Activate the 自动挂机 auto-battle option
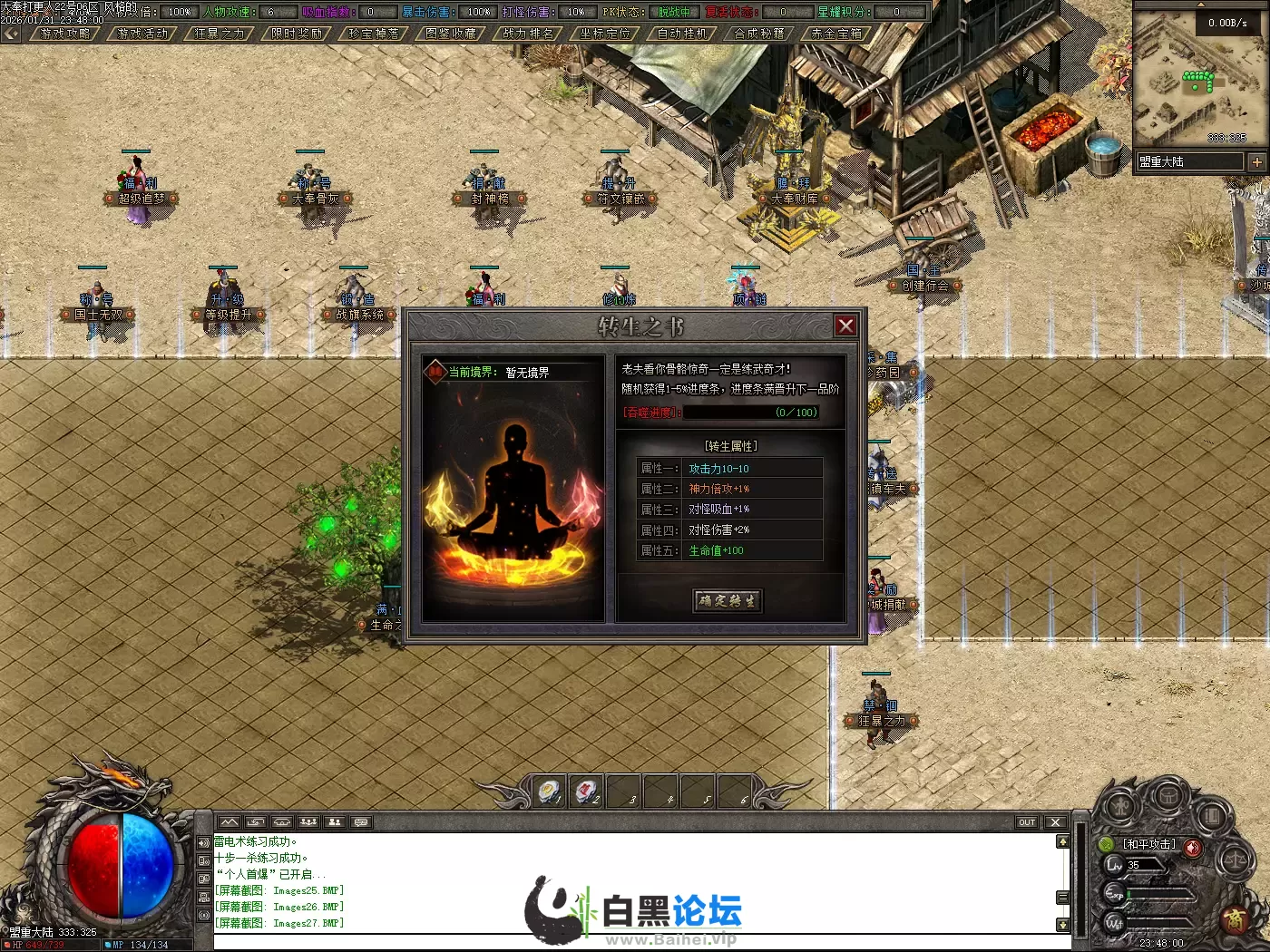This screenshot has height=952, width=1270. pos(681,34)
